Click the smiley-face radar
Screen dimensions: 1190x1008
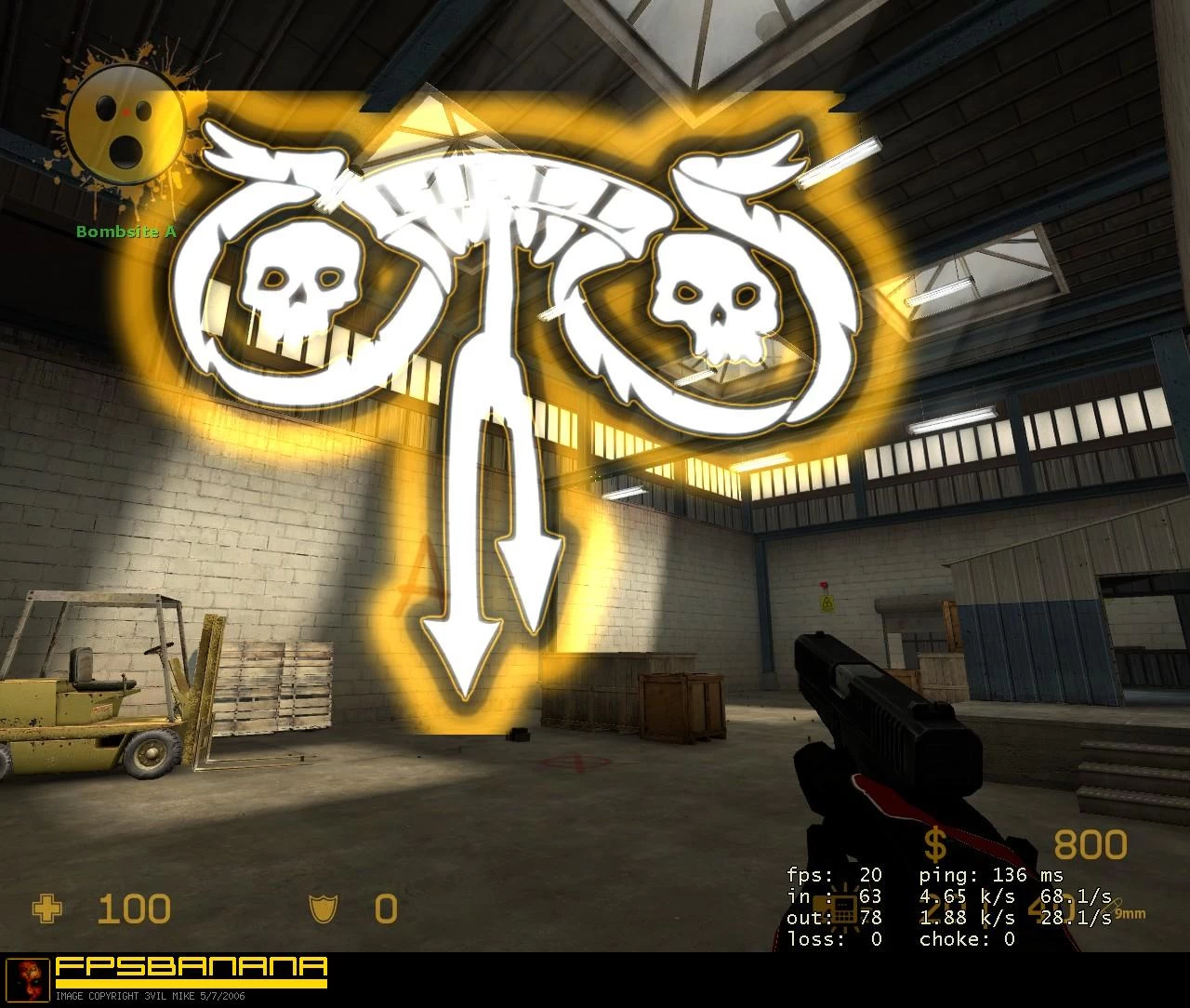(126, 126)
